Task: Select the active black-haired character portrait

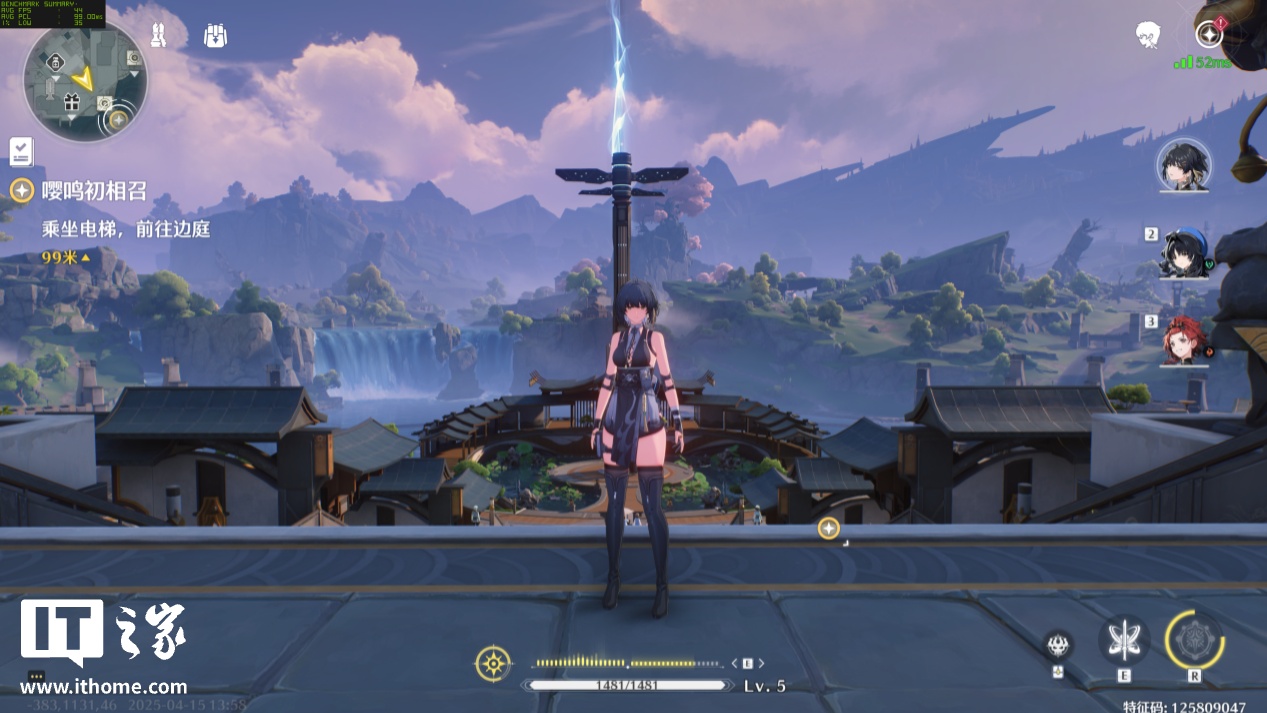Action: (1183, 165)
